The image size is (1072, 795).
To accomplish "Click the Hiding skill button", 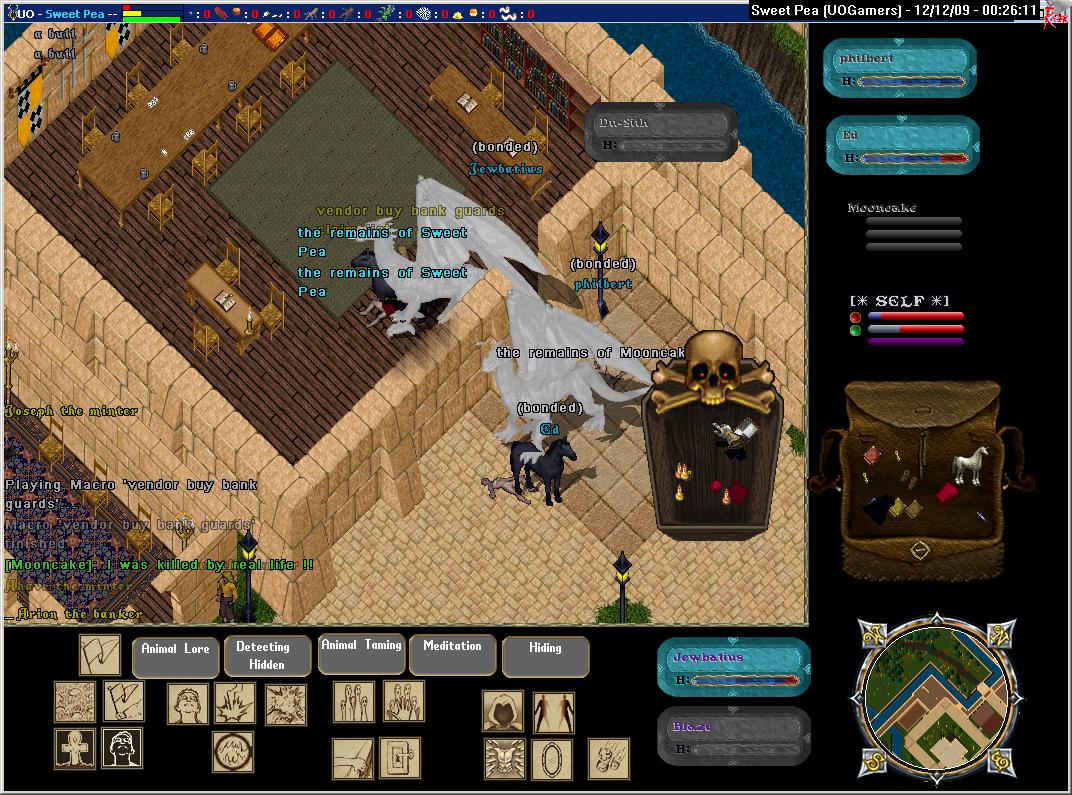I will (x=545, y=655).
